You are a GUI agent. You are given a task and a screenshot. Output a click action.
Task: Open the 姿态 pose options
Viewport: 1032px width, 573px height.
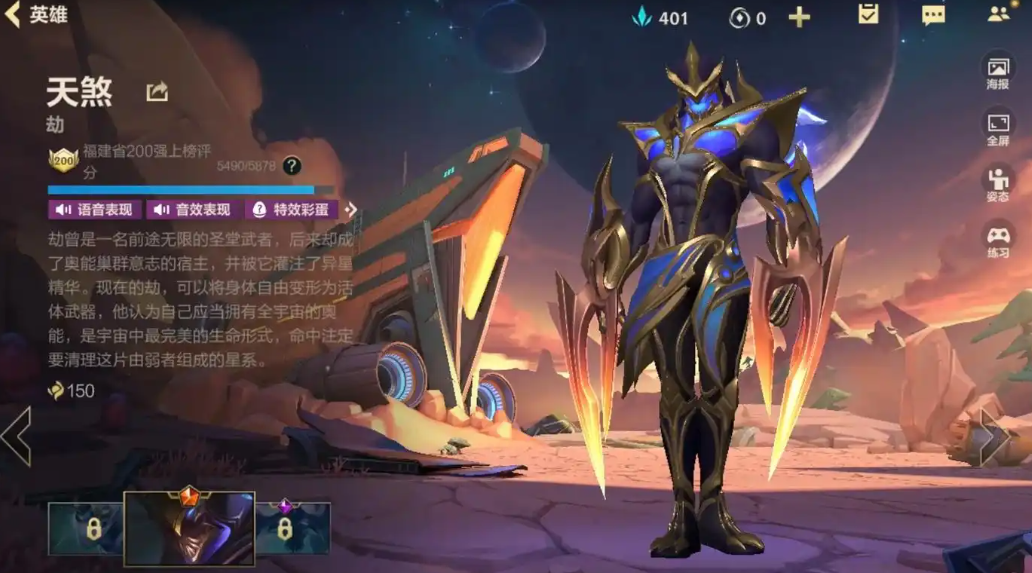tap(998, 185)
